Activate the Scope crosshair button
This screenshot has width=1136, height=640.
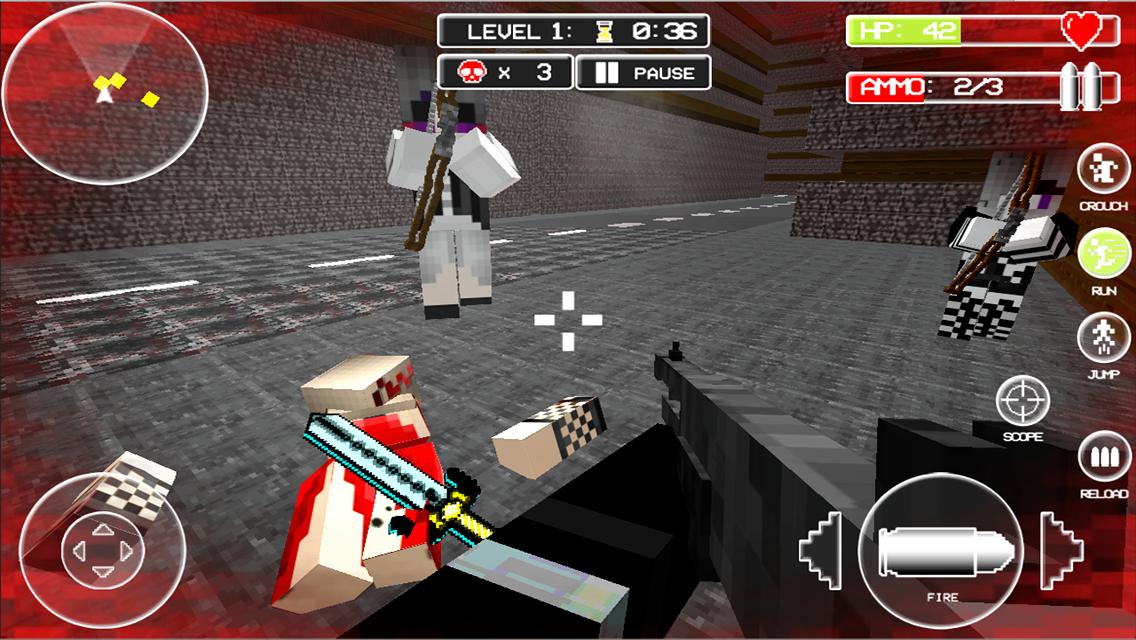click(1022, 402)
